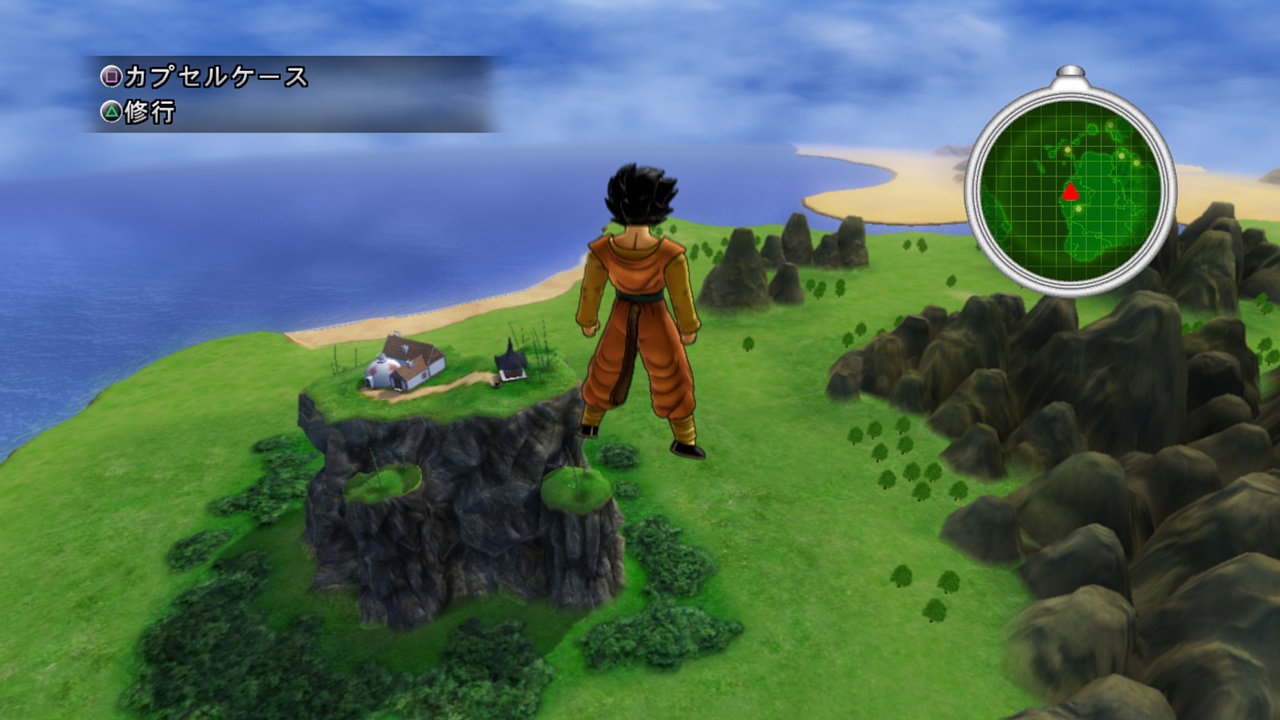Click the green crater on the cliffside
This screenshot has height=720, width=1280.
pos(385,483)
